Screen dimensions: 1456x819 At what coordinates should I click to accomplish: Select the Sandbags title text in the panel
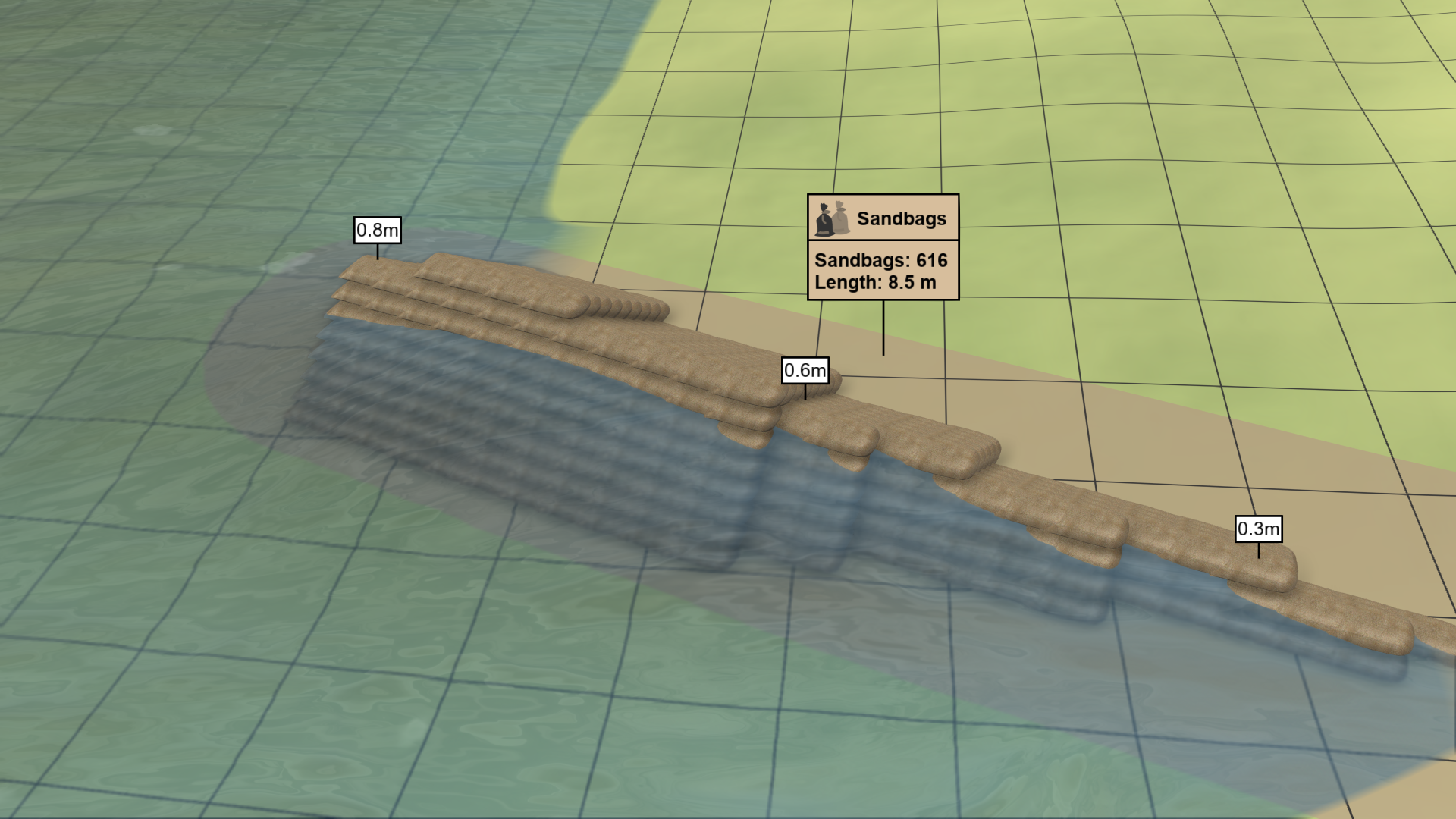tap(902, 218)
